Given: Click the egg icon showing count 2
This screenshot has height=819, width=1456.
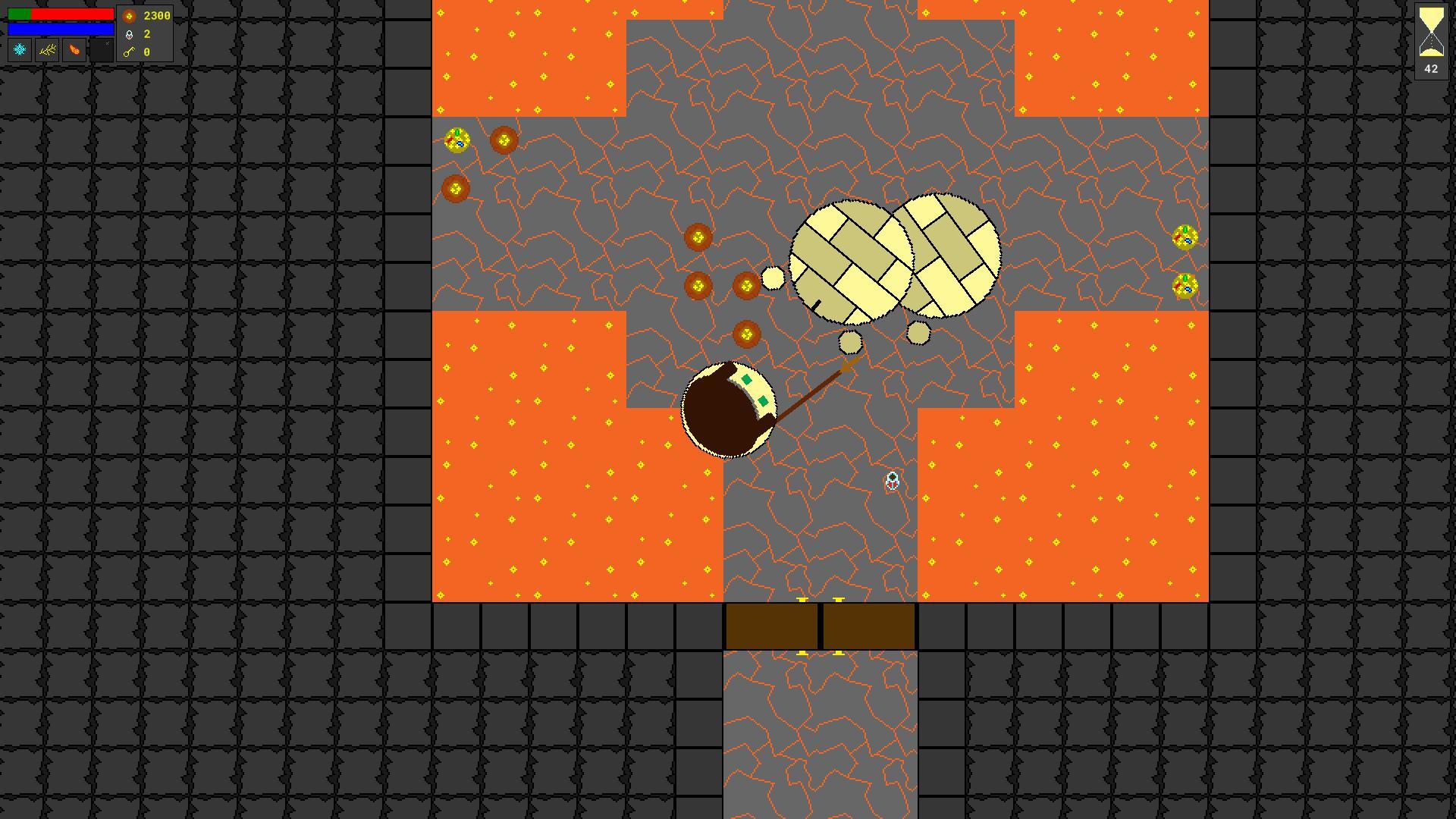Looking at the screenshot, I should click(x=129, y=34).
